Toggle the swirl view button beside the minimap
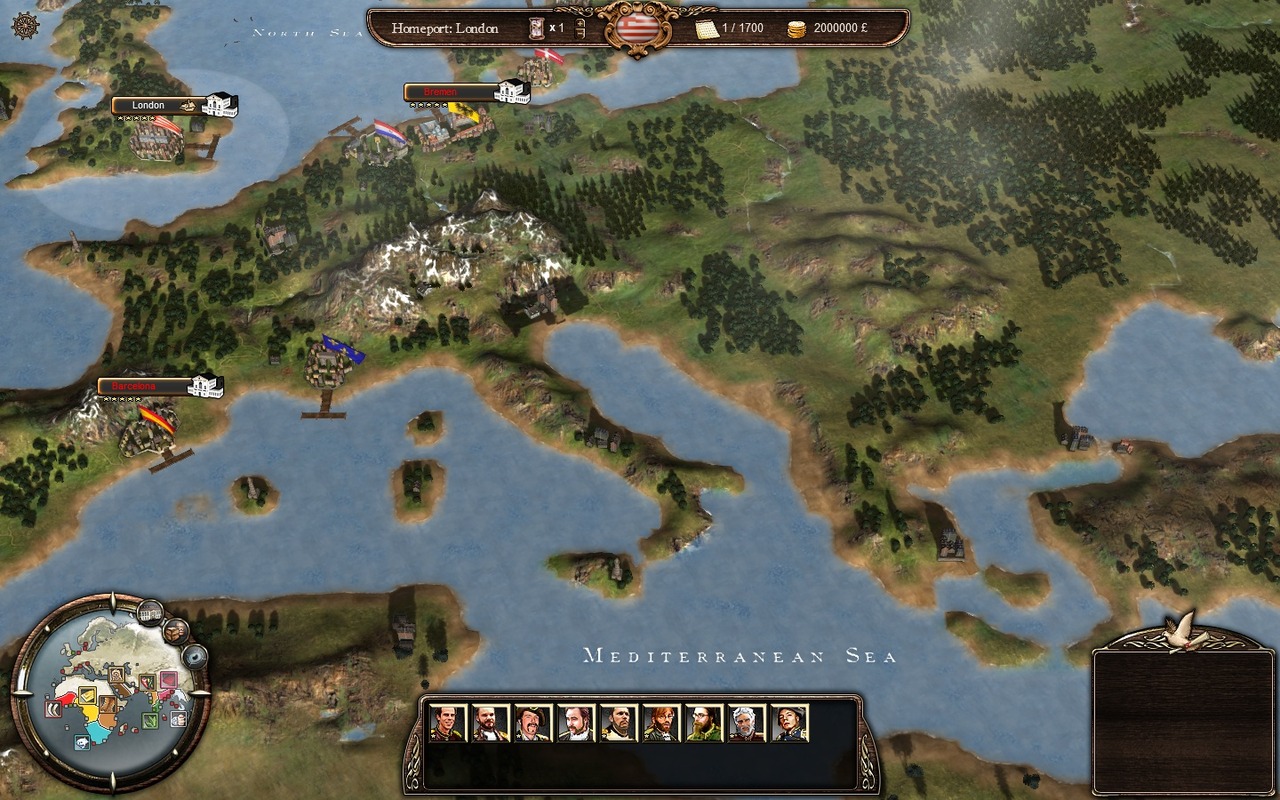This screenshot has height=800, width=1280. (x=194, y=656)
